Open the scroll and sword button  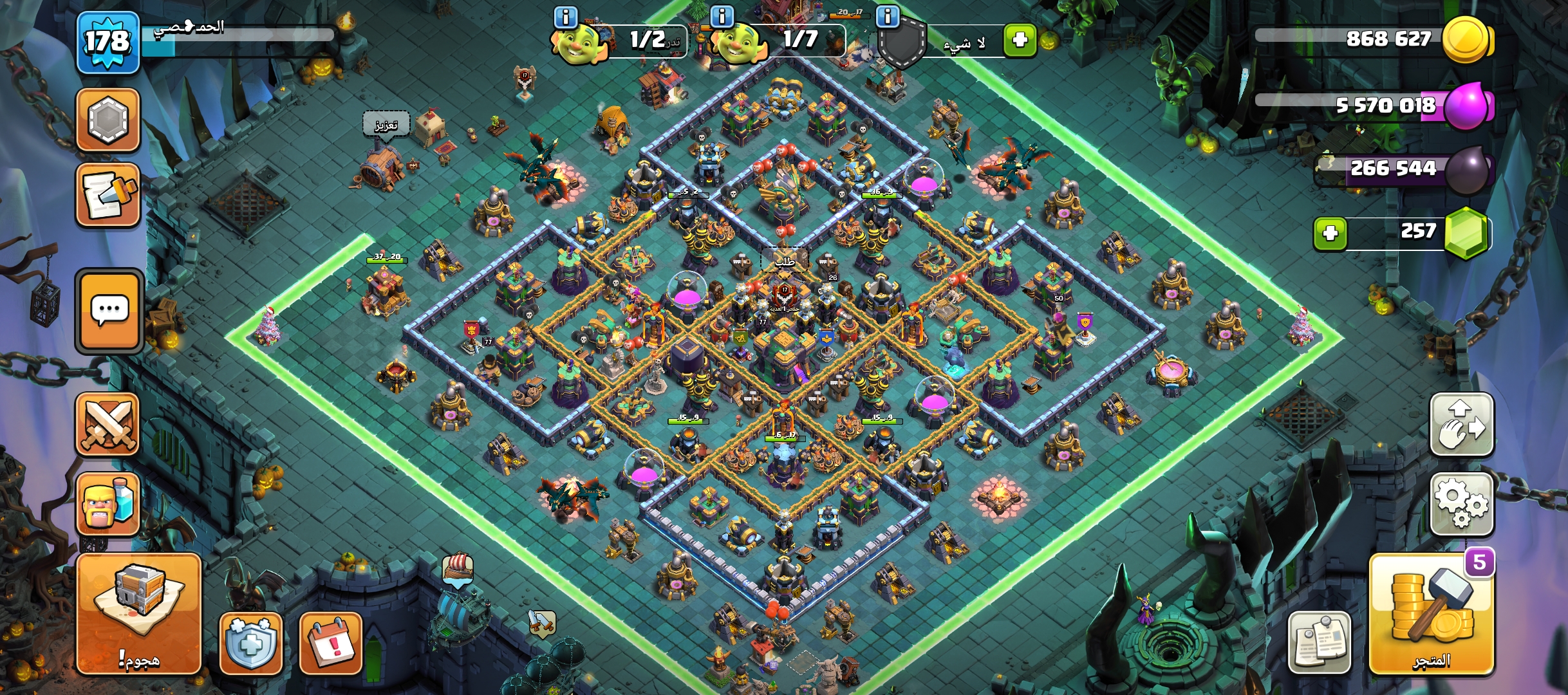pos(108,195)
